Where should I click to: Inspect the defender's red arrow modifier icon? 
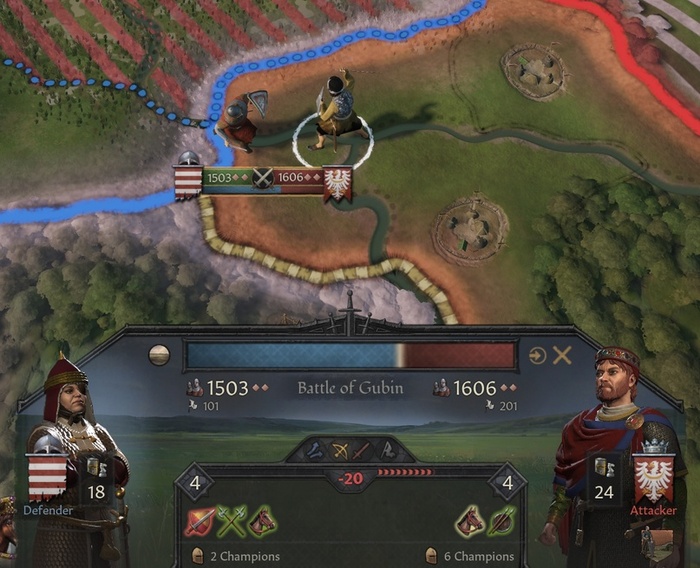[201, 521]
